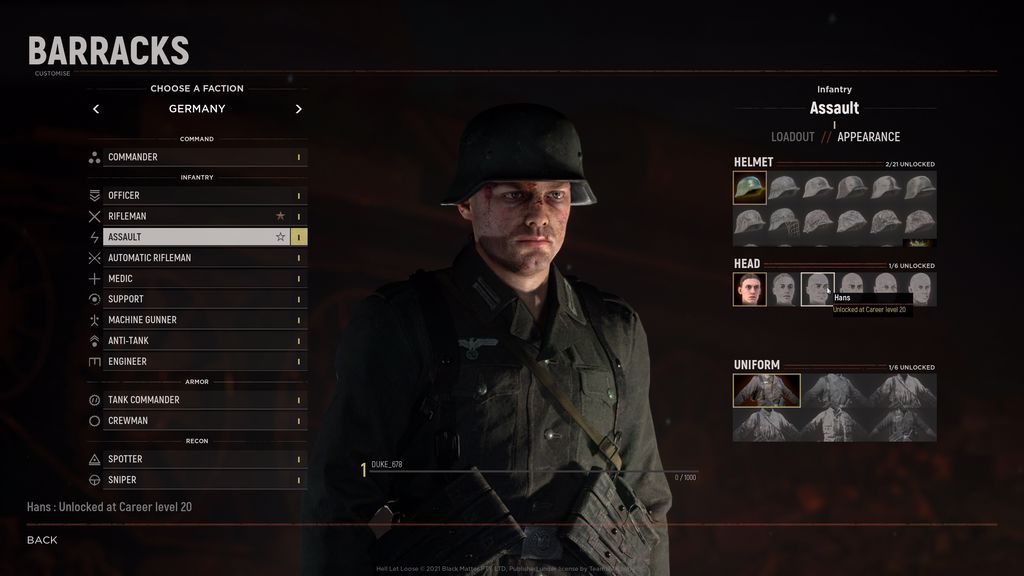Switch to previous faction with left arrow

click(x=96, y=109)
